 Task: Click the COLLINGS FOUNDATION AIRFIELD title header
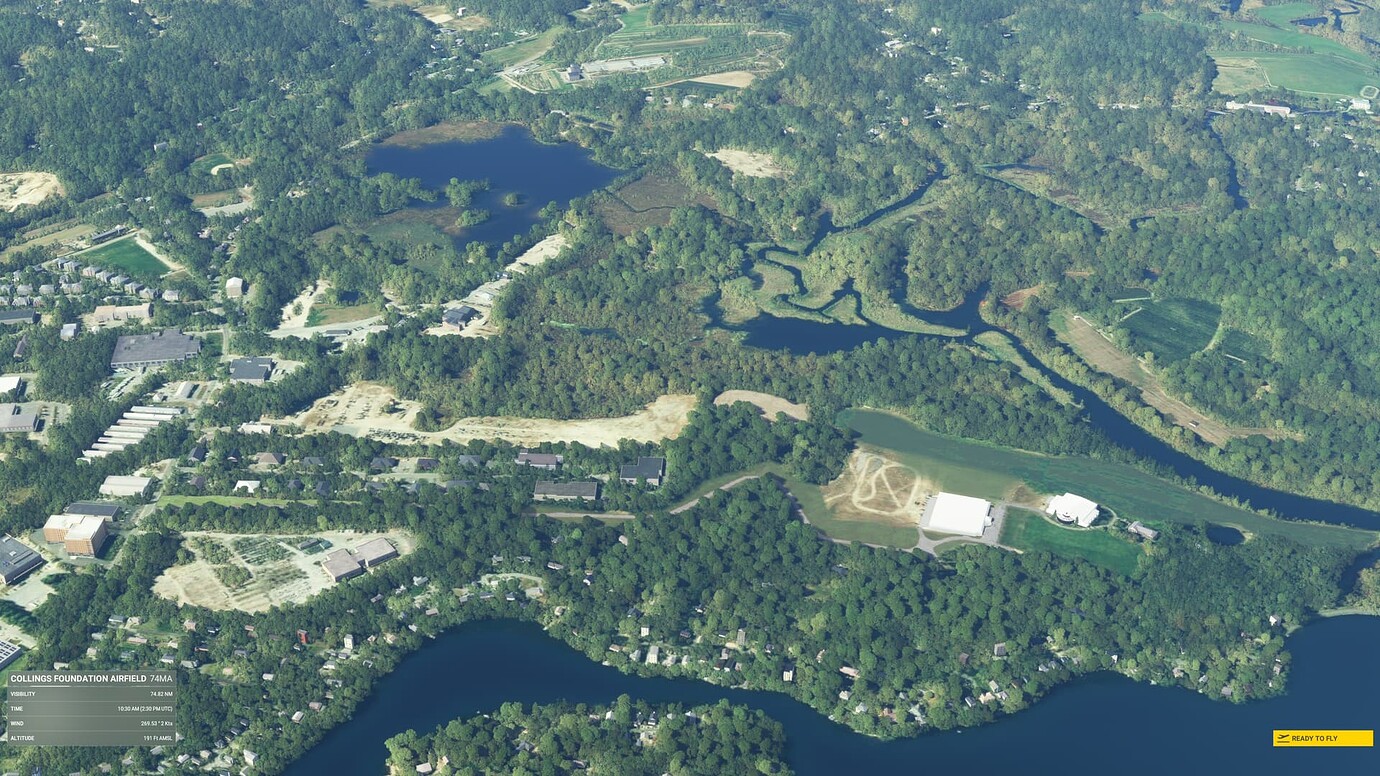click(78, 678)
